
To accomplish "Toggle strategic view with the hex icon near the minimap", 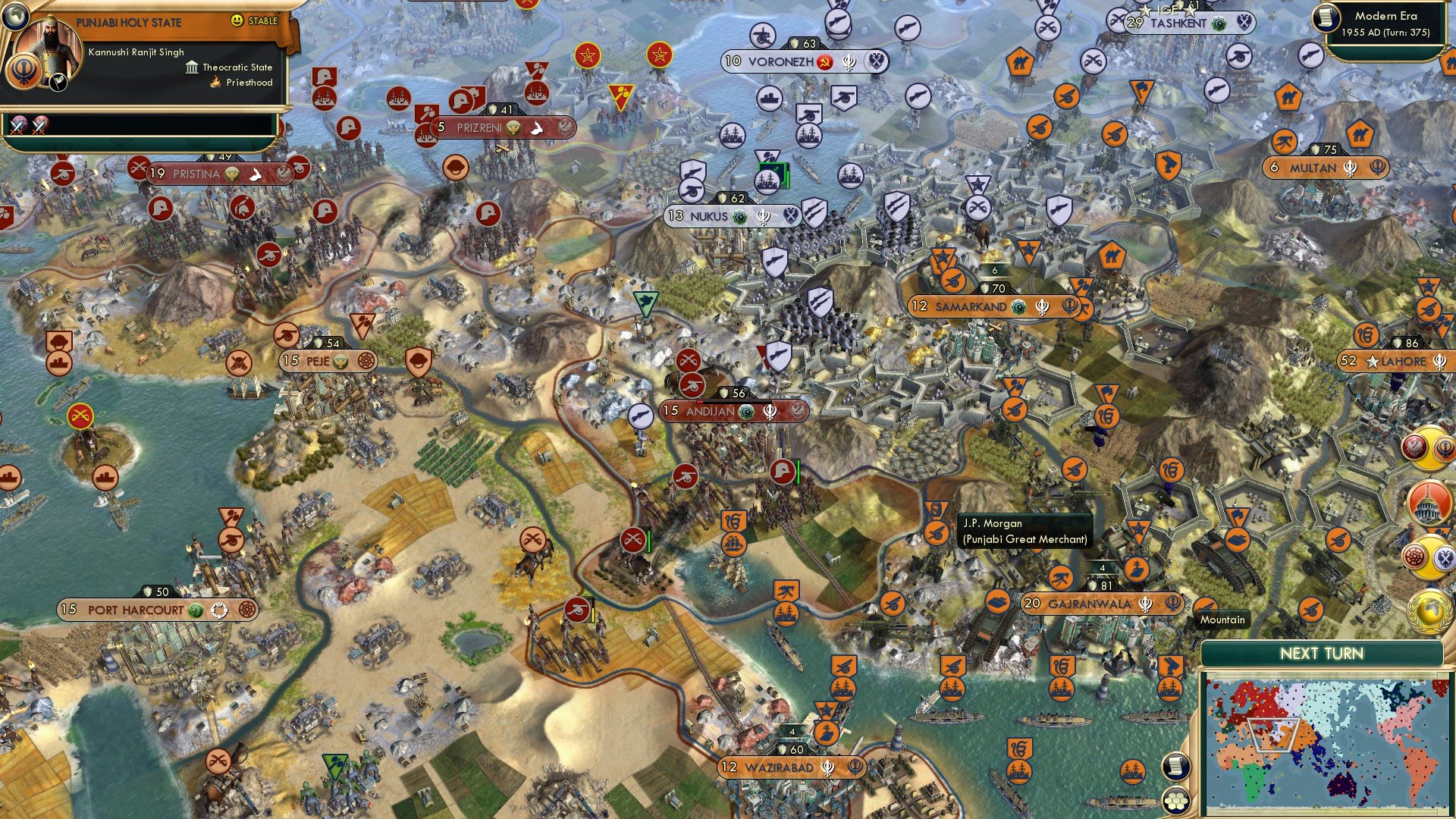I will [x=1175, y=802].
